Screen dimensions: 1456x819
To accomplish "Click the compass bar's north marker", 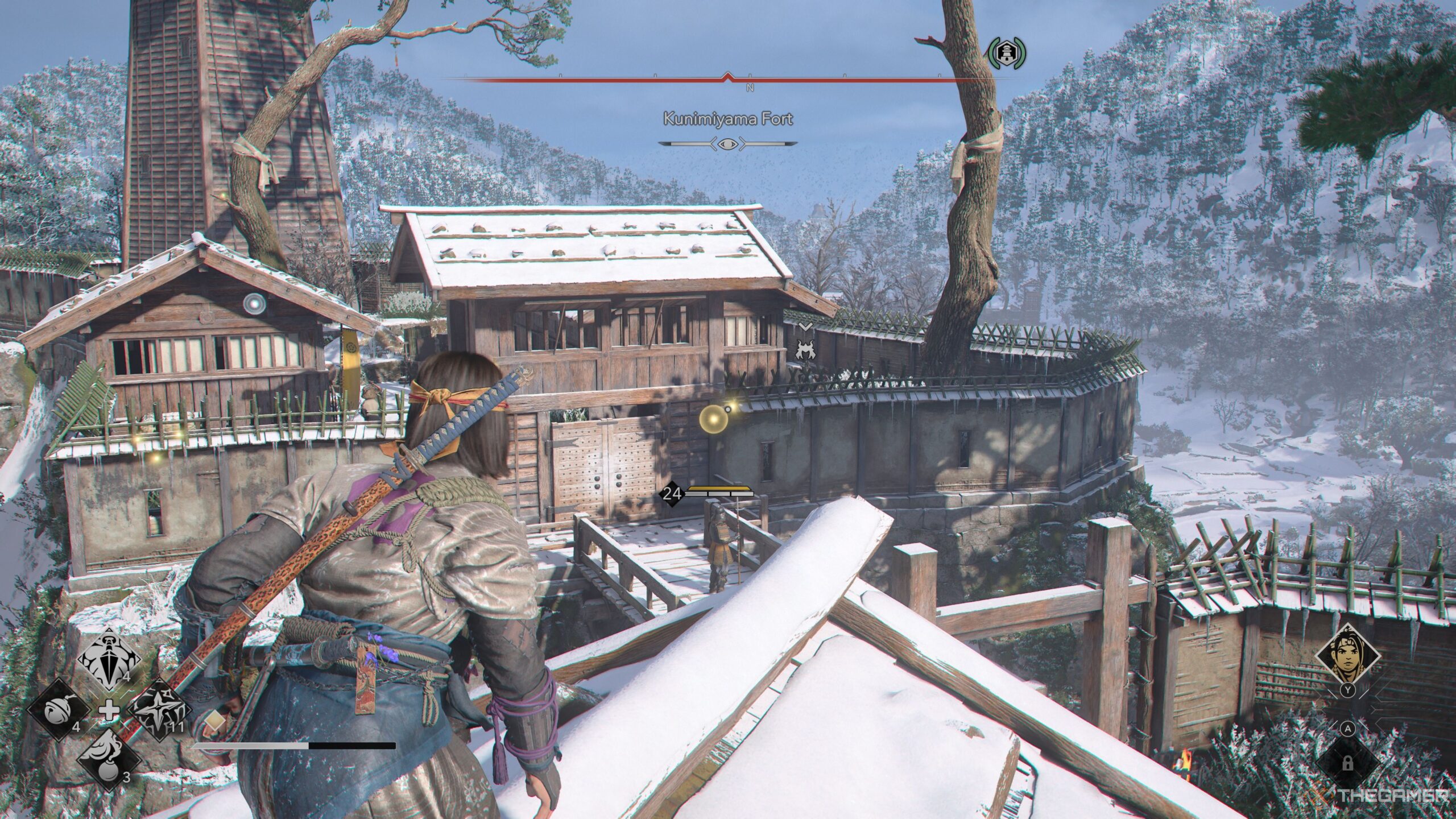I will click(750, 88).
